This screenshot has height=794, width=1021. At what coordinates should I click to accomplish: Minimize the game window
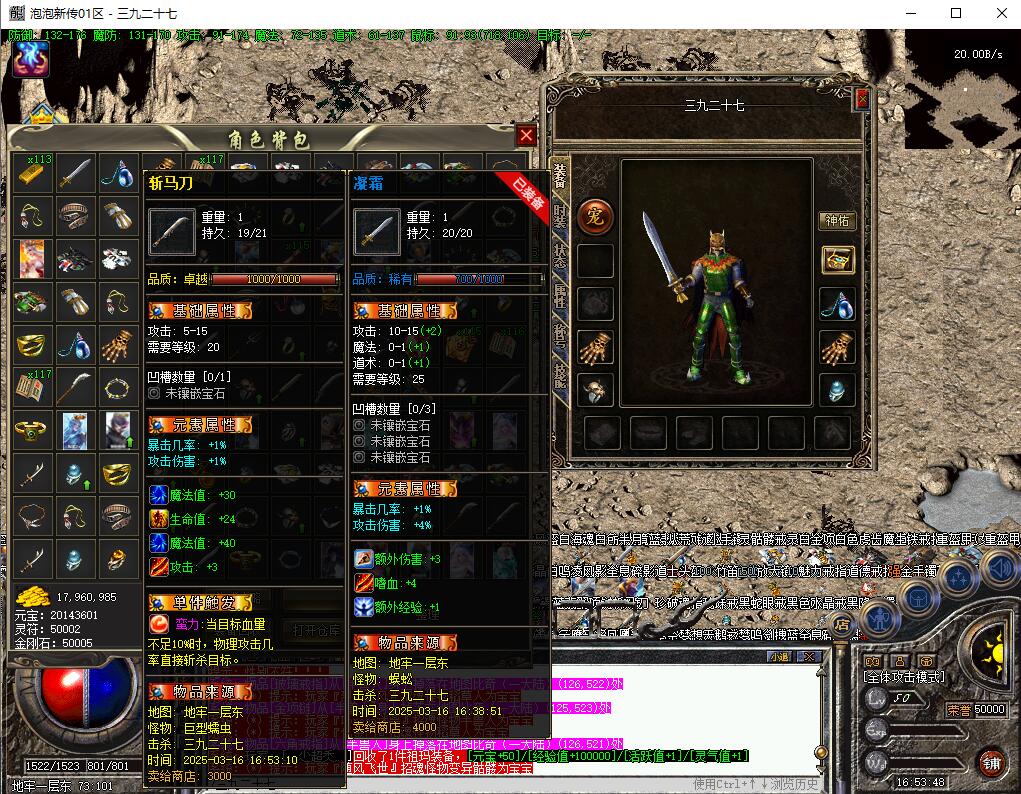[x=909, y=13]
